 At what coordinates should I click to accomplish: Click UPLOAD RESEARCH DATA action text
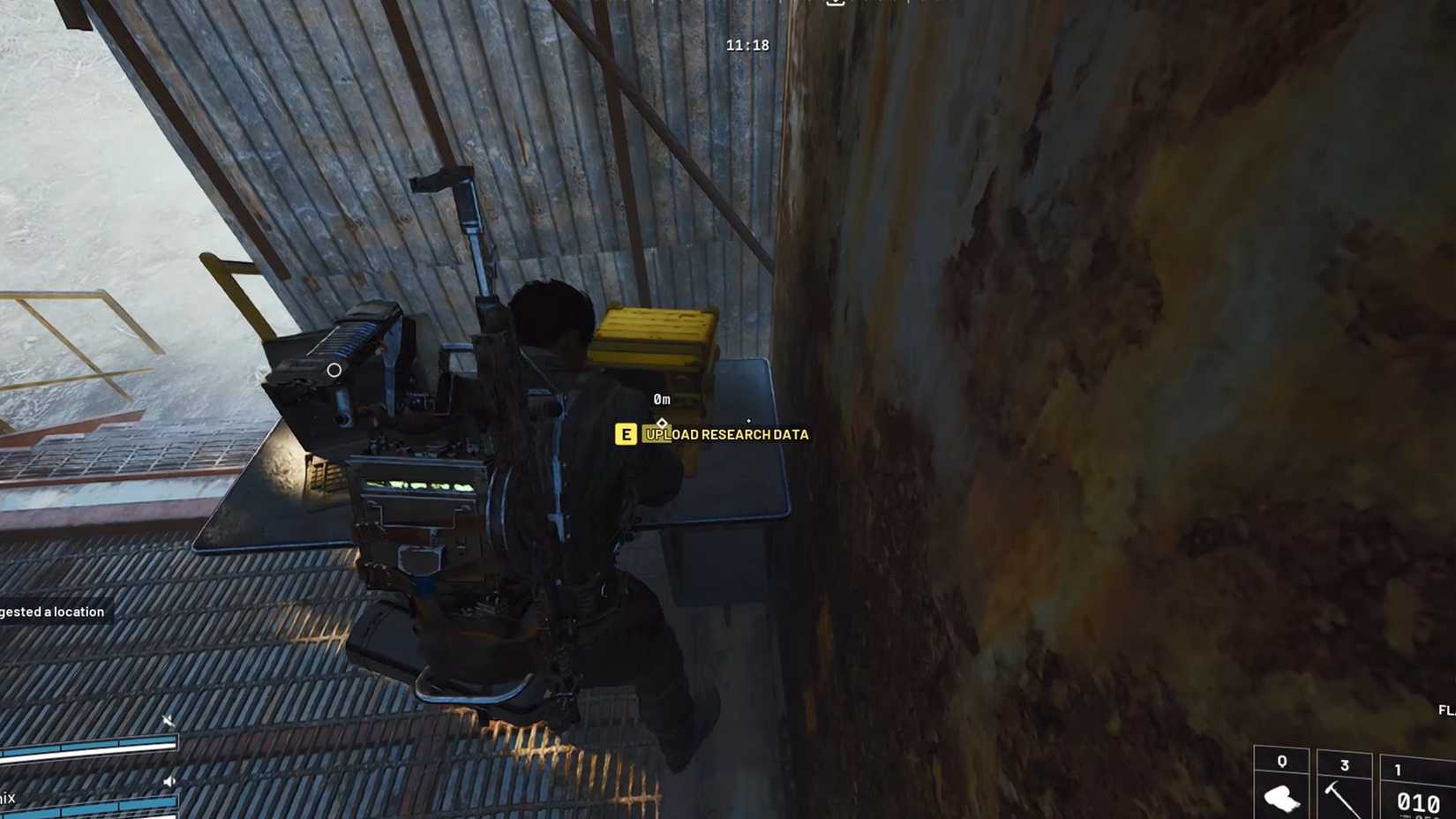point(727,434)
